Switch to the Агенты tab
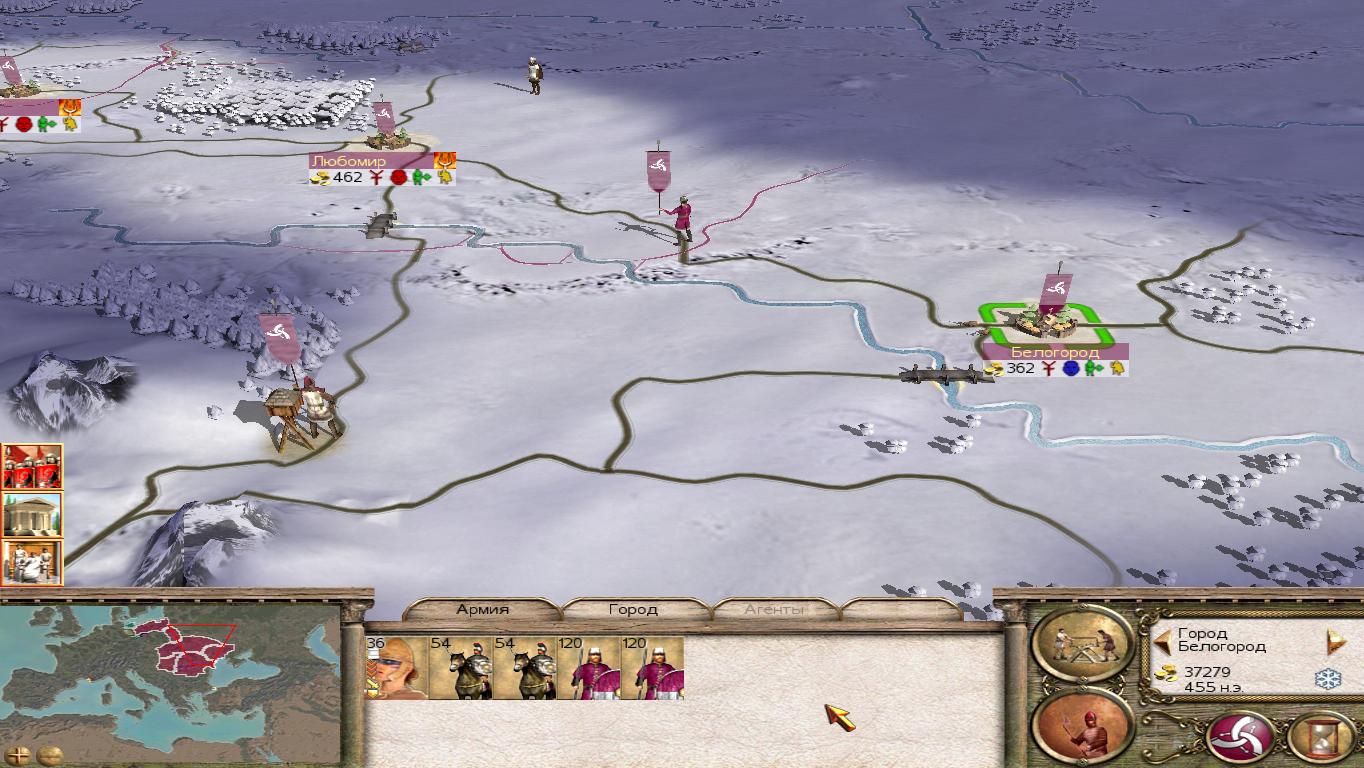The width and height of the screenshot is (1364, 768). pos(775,609)
